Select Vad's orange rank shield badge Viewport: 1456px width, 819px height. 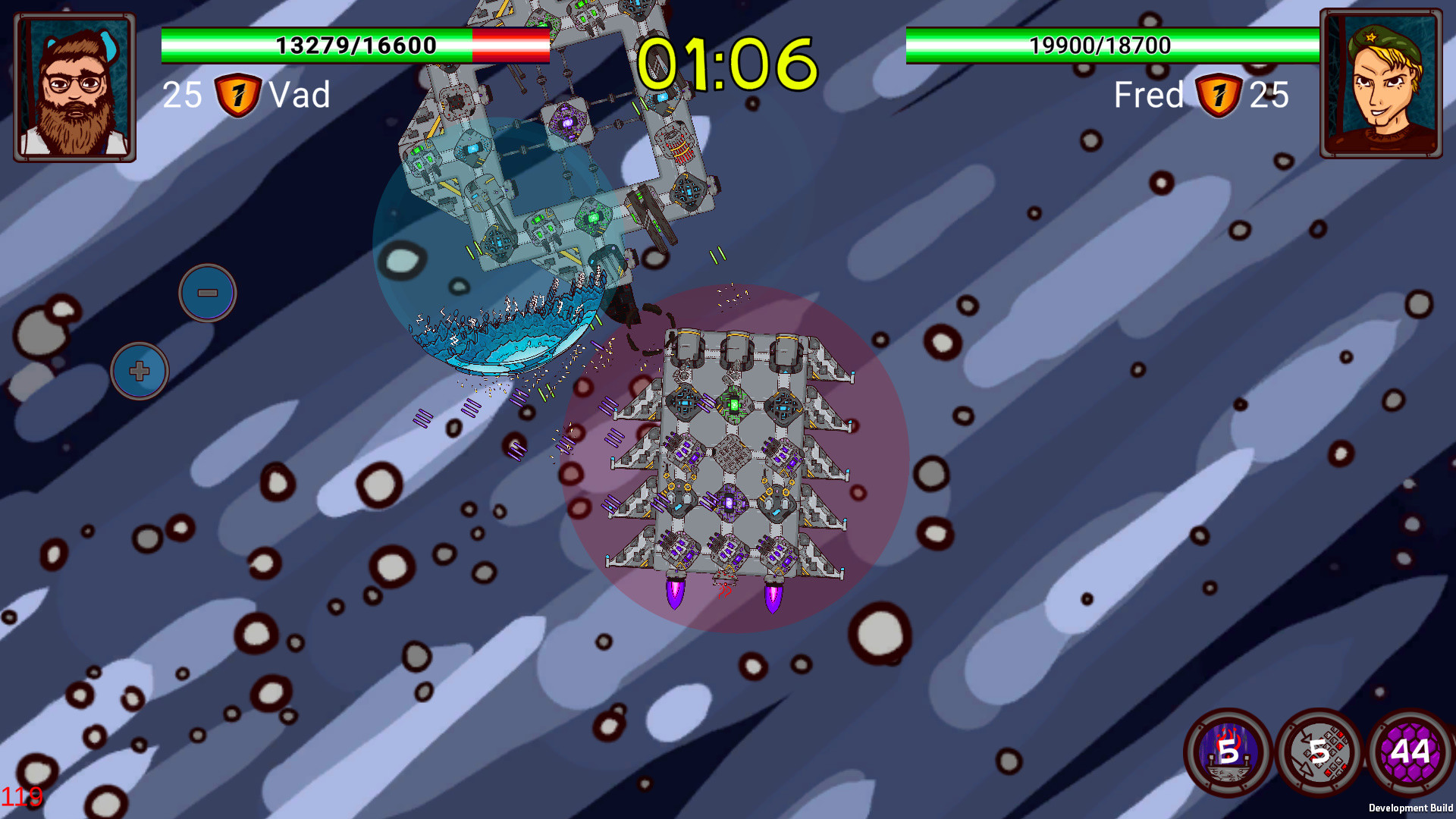click(237, 94)
